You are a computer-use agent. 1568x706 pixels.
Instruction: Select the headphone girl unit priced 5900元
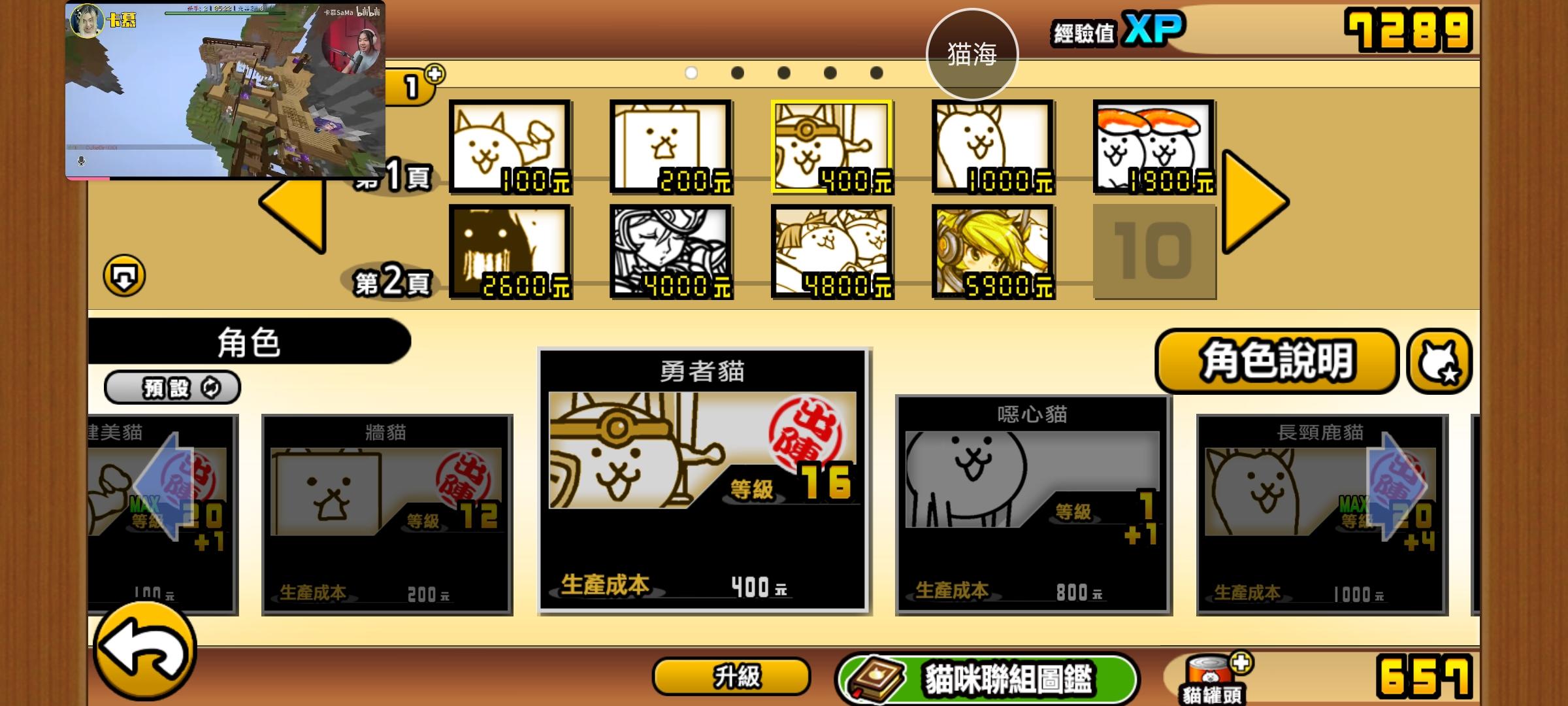[x=993, y=250]
